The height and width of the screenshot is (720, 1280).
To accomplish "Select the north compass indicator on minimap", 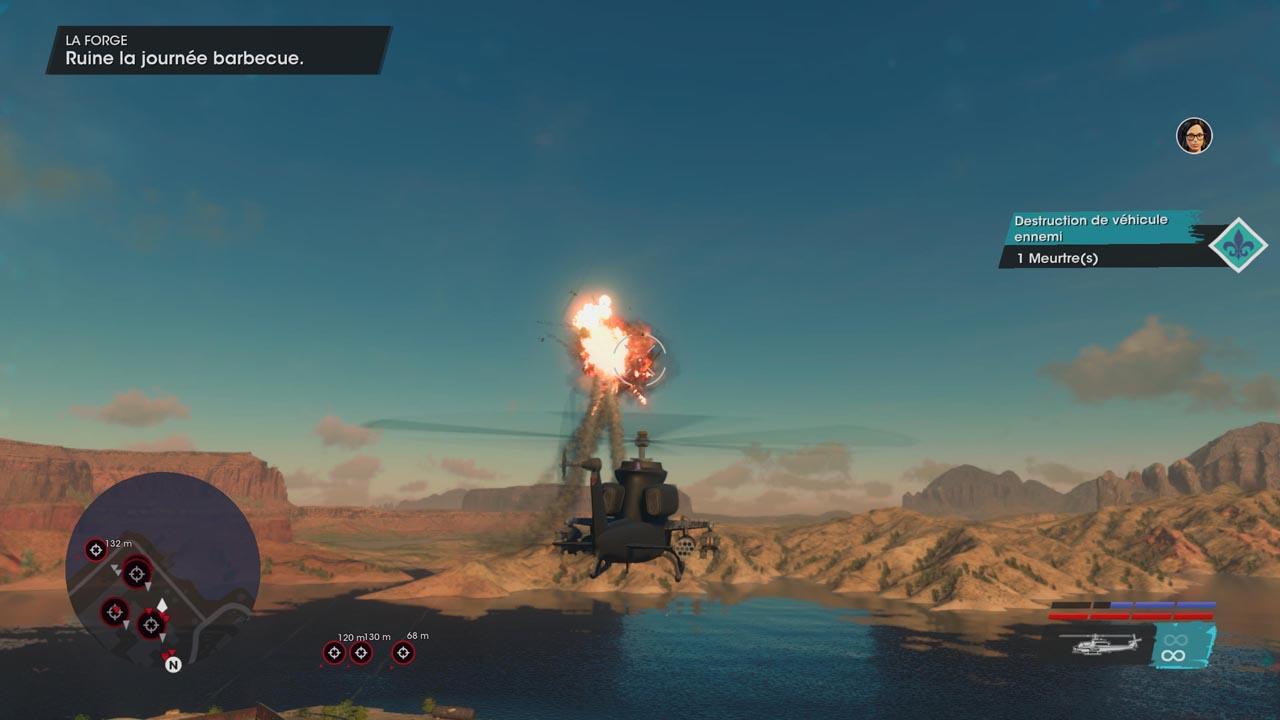I will (172, 663).
